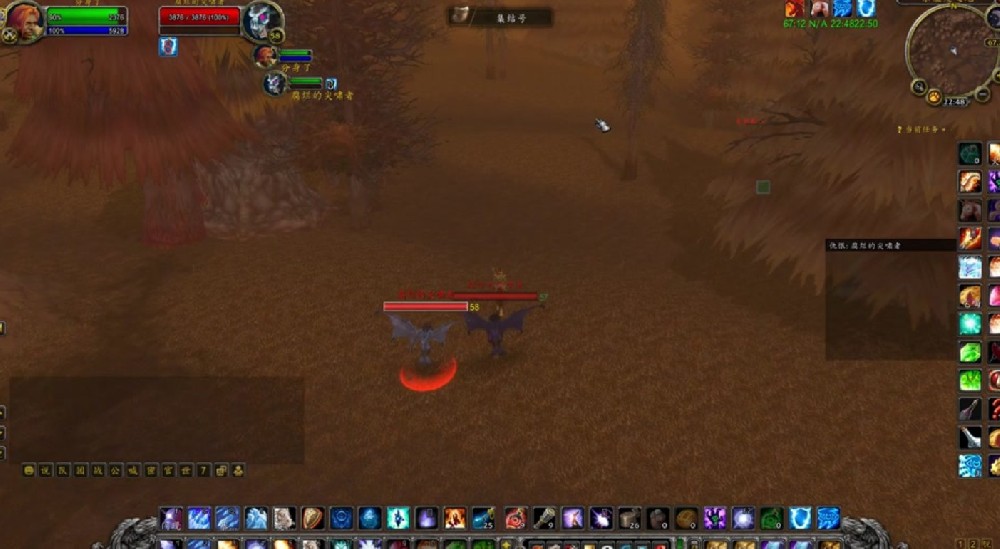Click the first buff icon with flames

point(794,9)
